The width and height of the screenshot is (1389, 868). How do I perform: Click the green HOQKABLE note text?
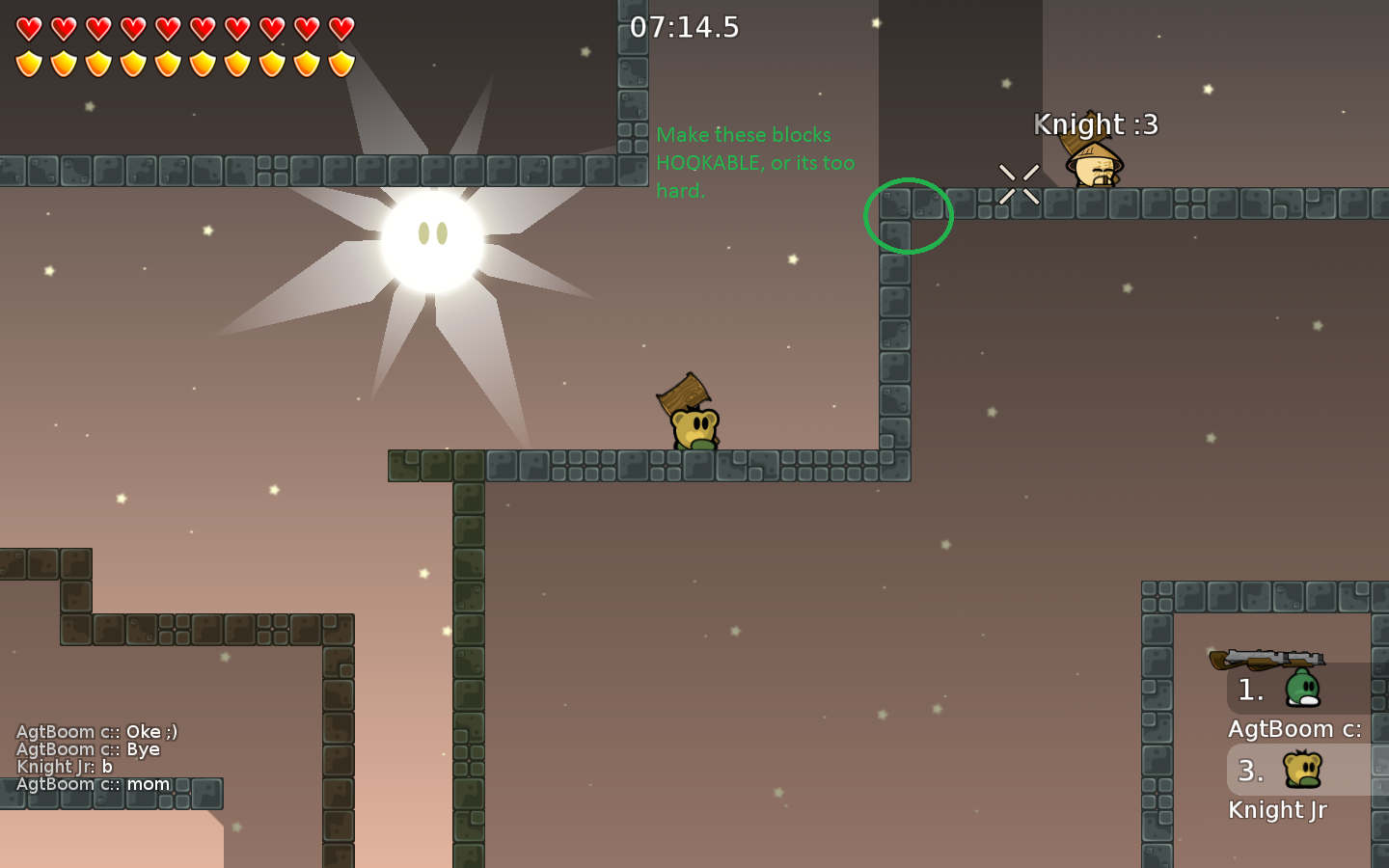click(x=755, y=162)
